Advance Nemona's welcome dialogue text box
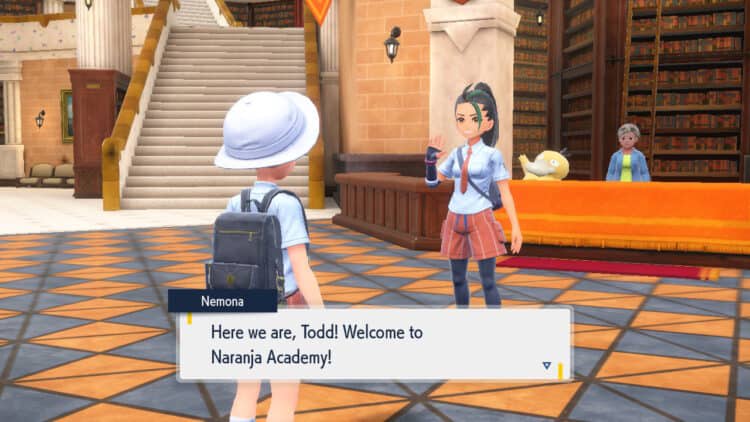 (374, 343)
